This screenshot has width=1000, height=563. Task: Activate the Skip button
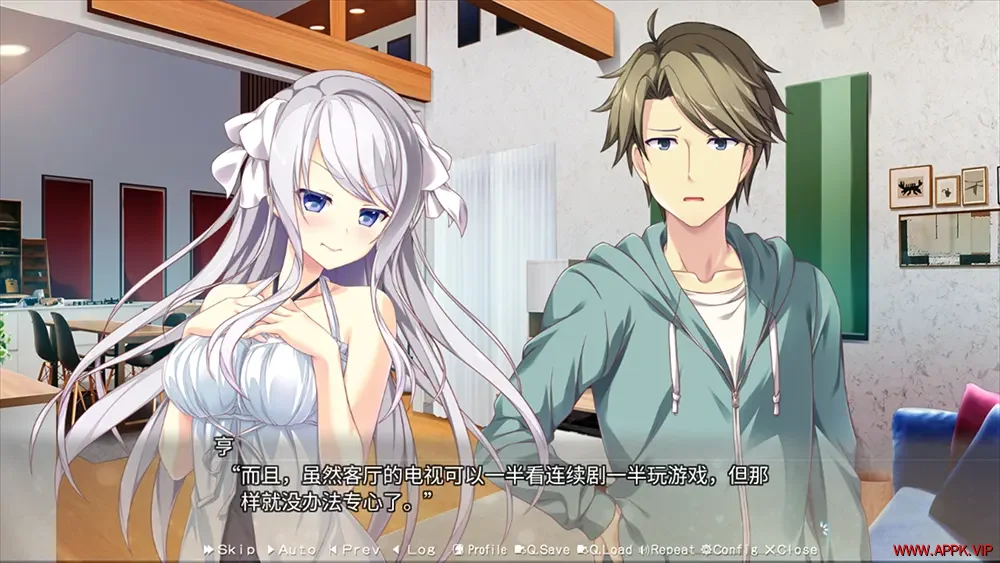tap(231, 550)
